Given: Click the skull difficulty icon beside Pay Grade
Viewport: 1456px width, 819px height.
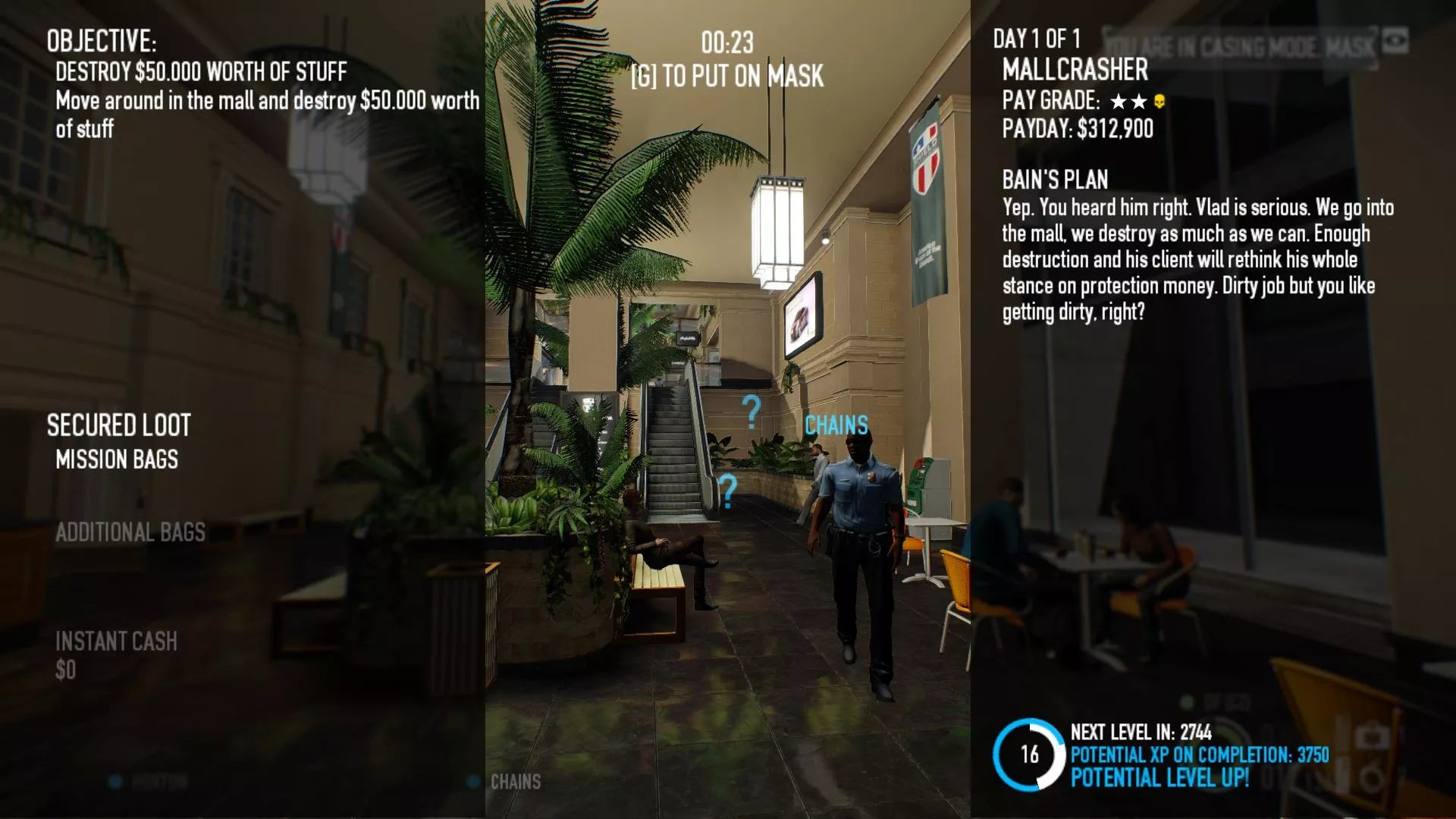Looking at the screenshot, I should [x=1159, y=102].
